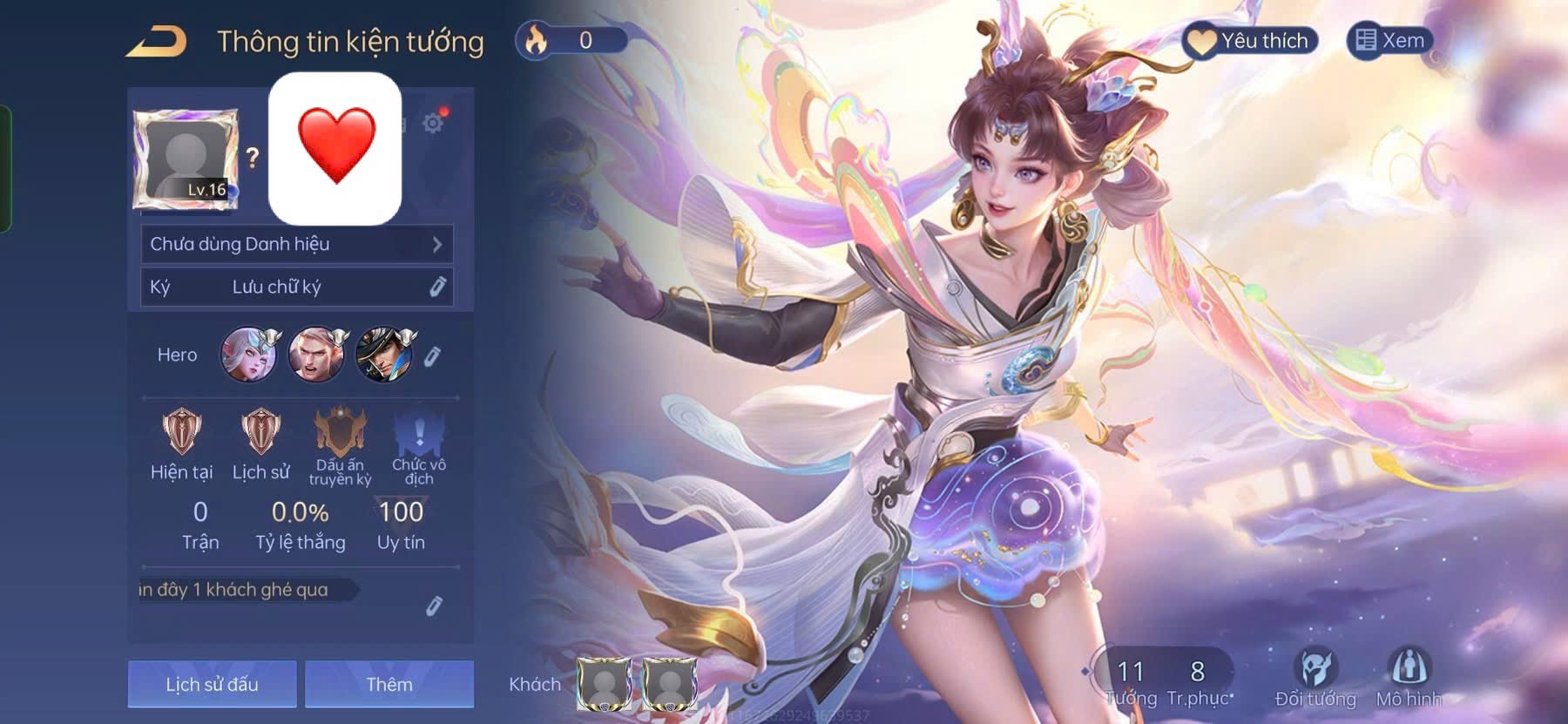Open the Xem view button

pos(1389,41)
